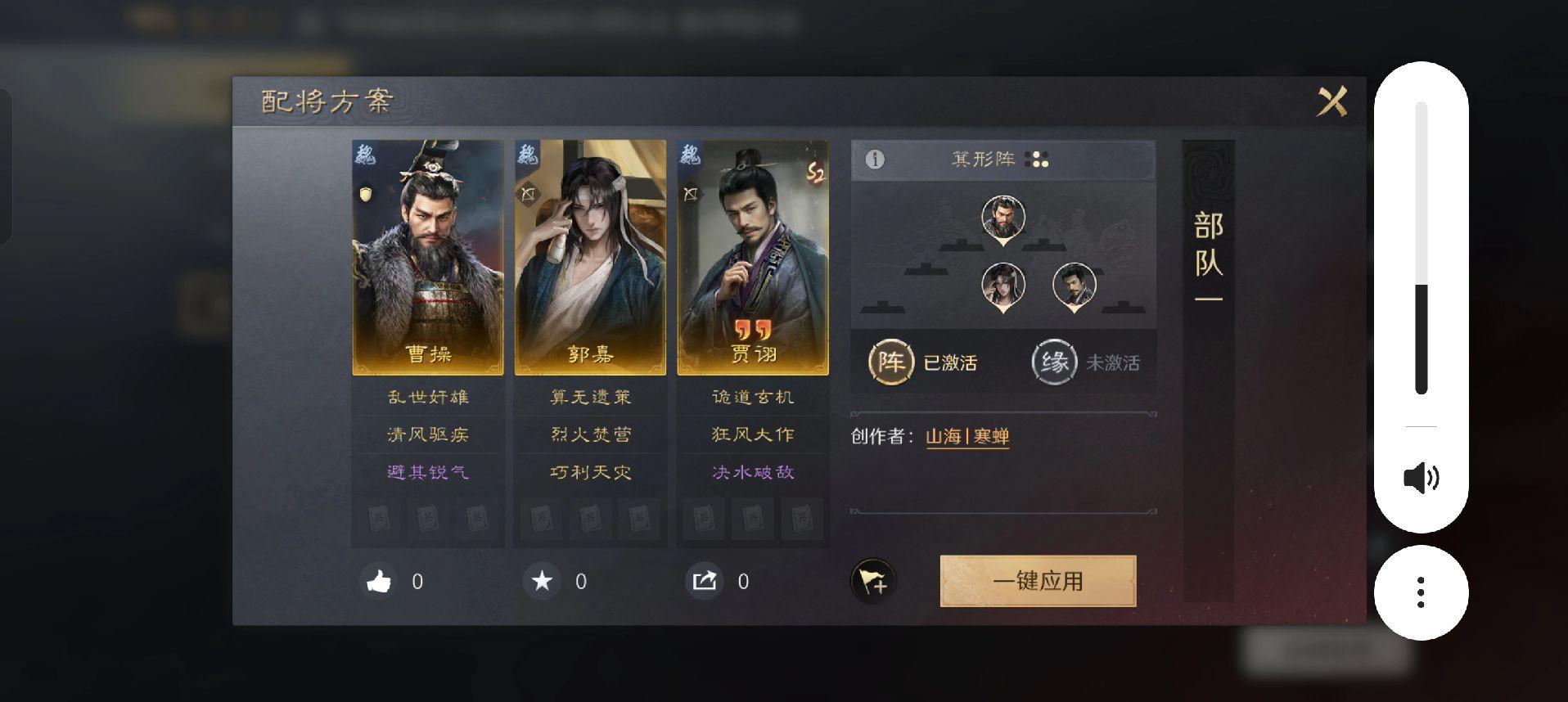Viewport: 1568px width, 702px height.
Task: Choose the 贾诩 general card
Action: [x=753, y=258]
